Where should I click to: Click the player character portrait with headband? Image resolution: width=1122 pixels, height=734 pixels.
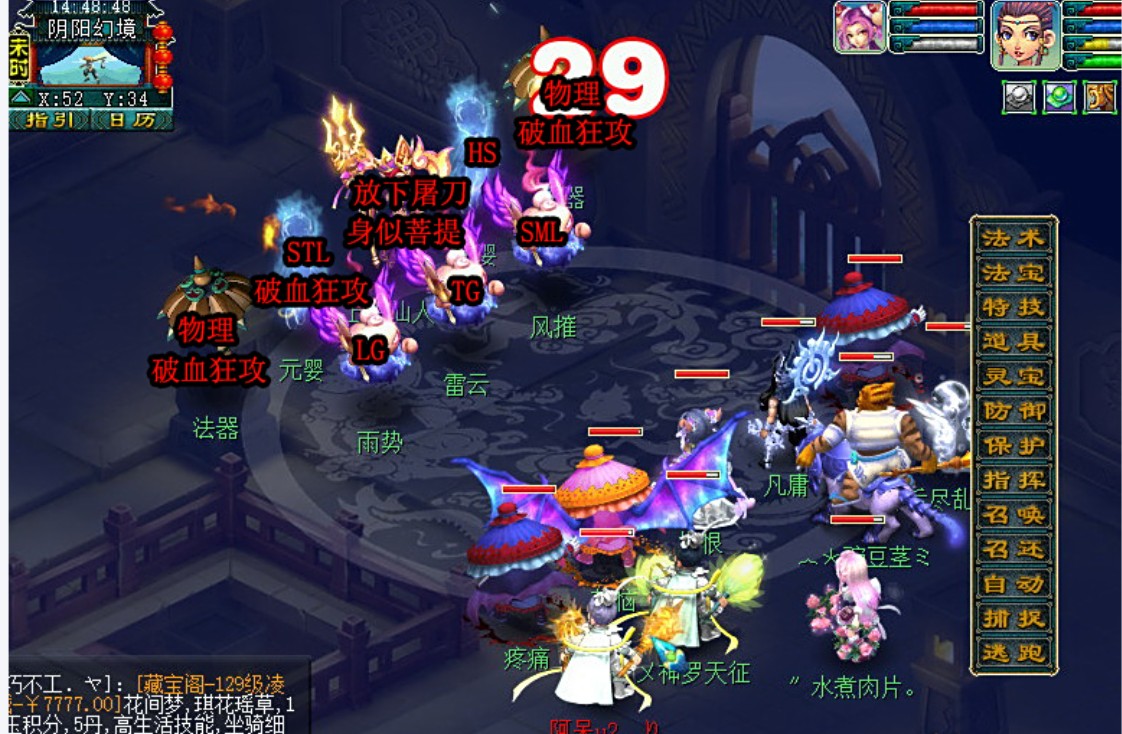pos(1025,34)
